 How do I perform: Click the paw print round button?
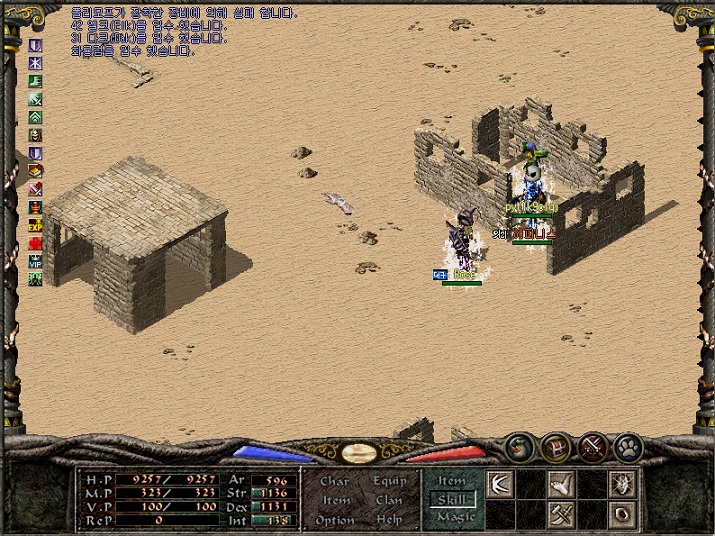[x=628, y=446]
